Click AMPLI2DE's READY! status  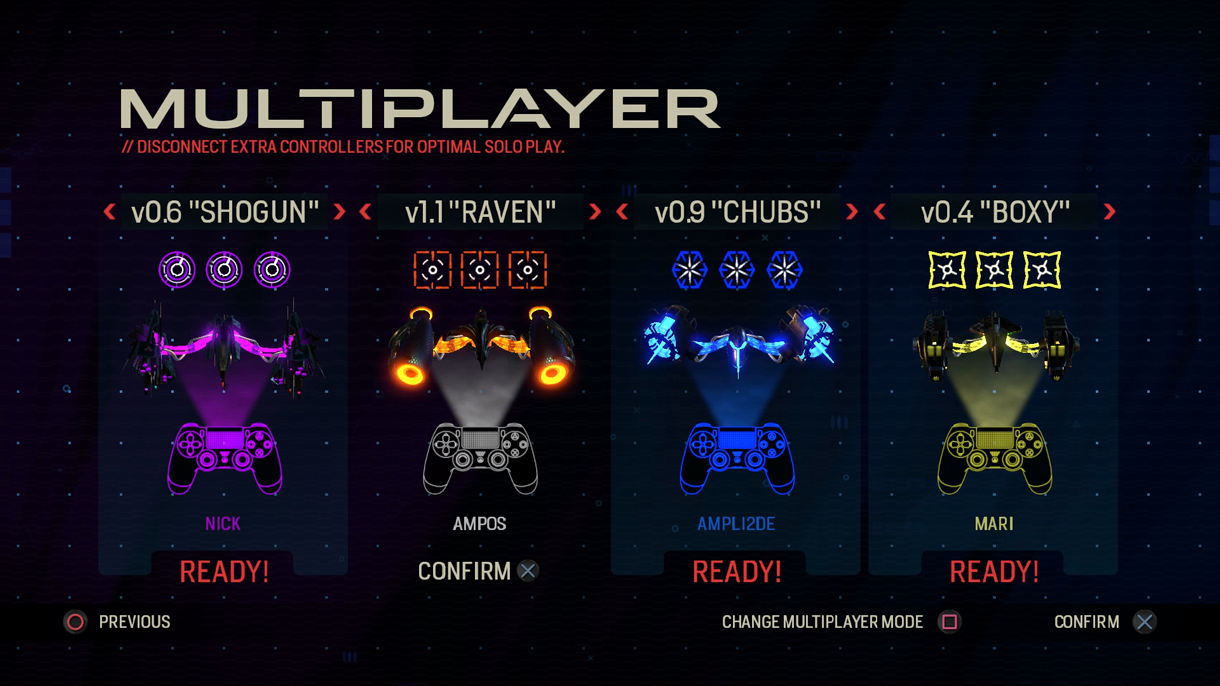coord(736,572)
